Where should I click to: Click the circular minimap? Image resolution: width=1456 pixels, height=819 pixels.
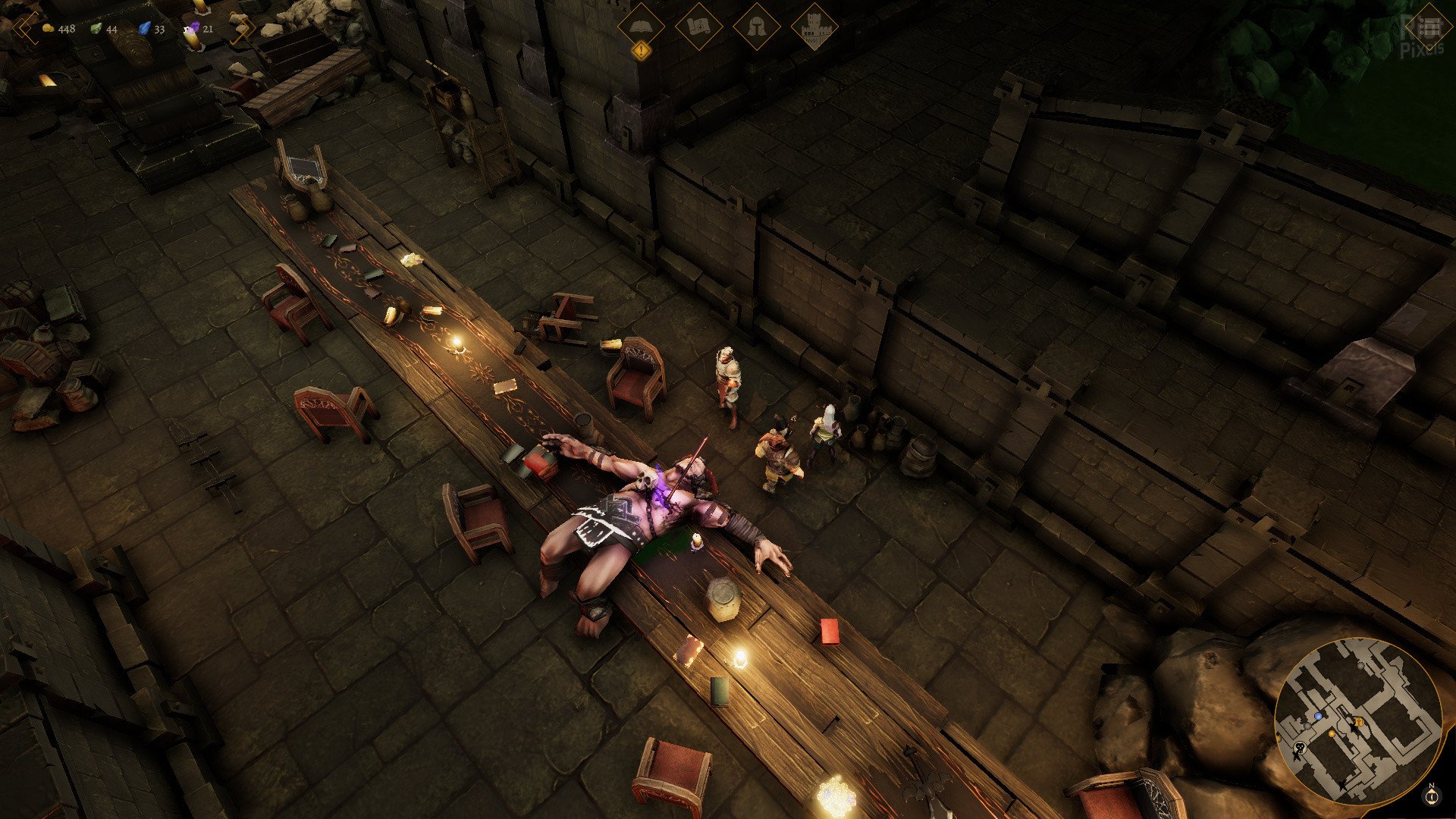click(x=1357, y=721)
